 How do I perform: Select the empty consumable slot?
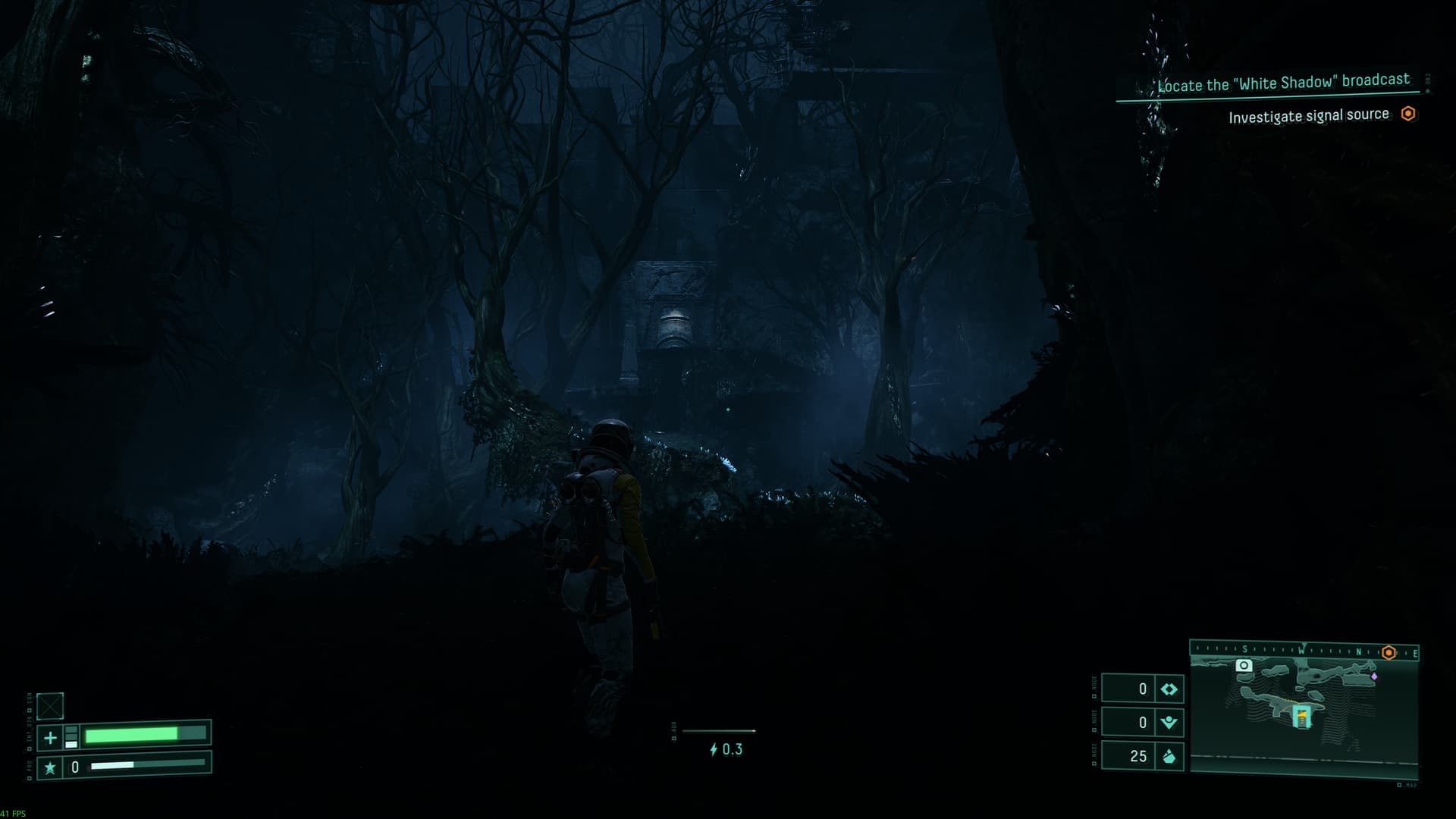50,706
